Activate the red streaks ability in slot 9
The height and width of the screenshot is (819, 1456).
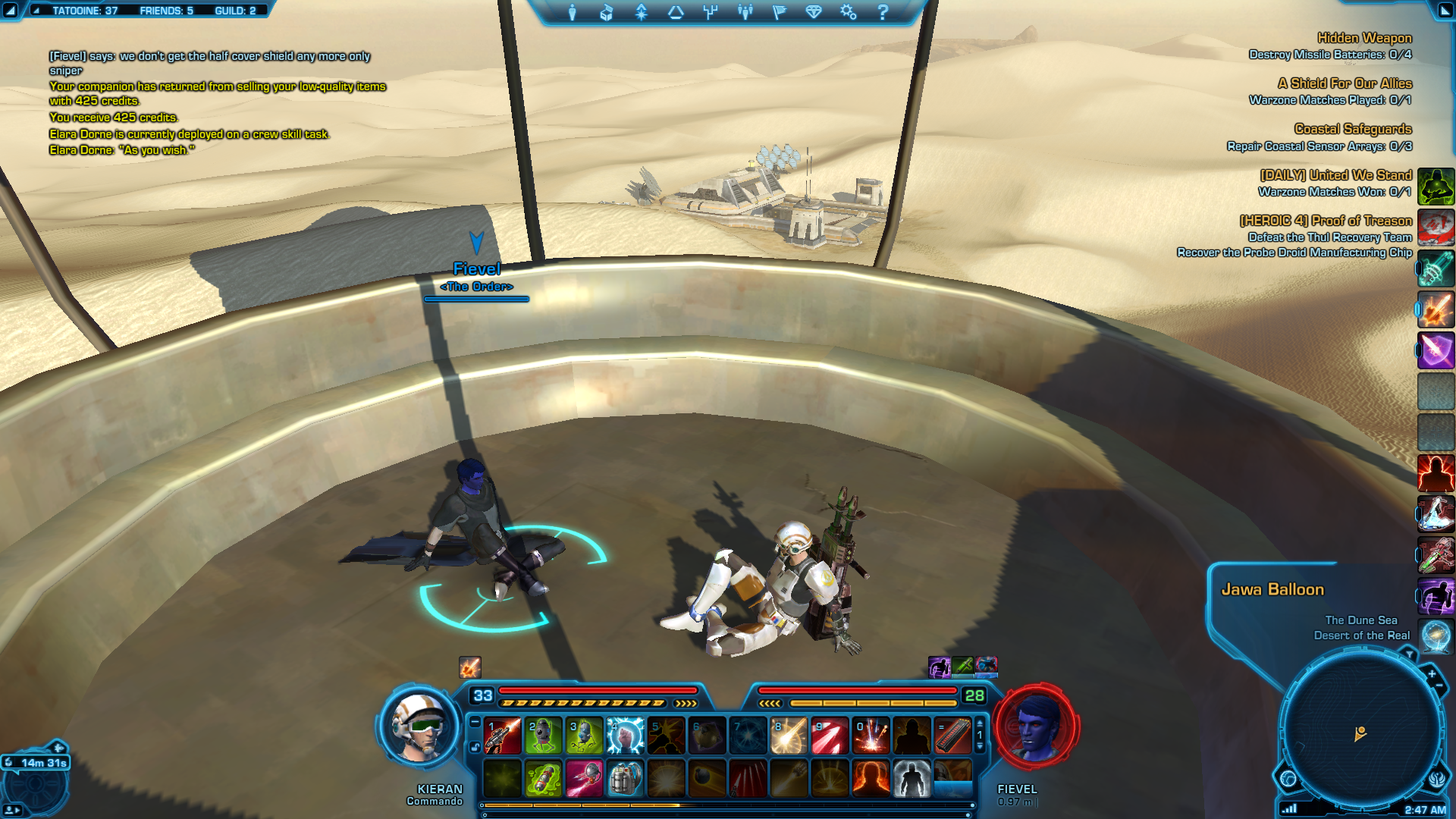pos(830,736)
